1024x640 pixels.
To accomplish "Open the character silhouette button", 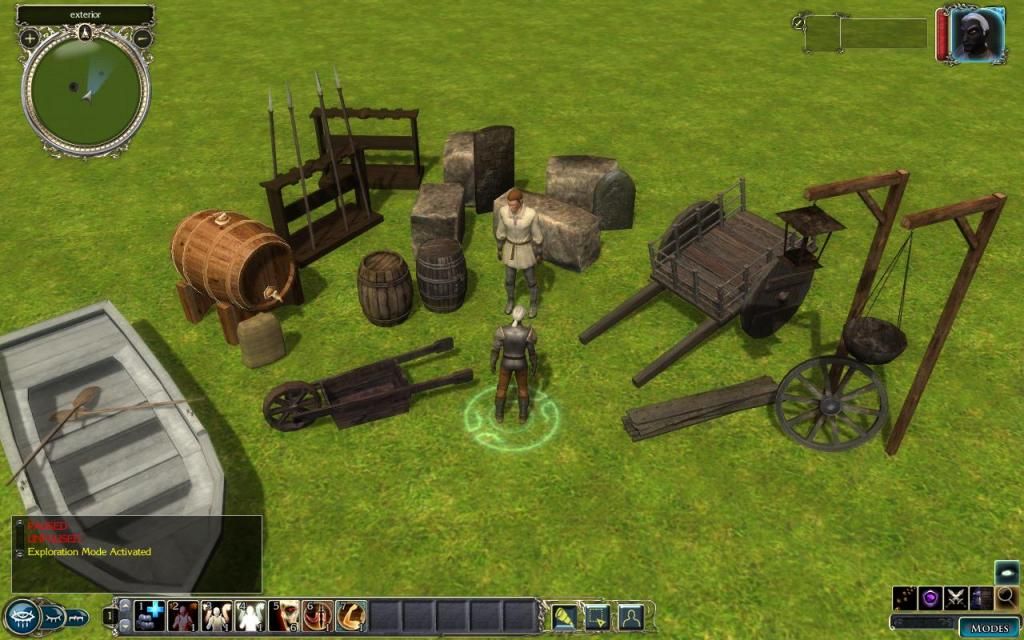I will [630, 616].
